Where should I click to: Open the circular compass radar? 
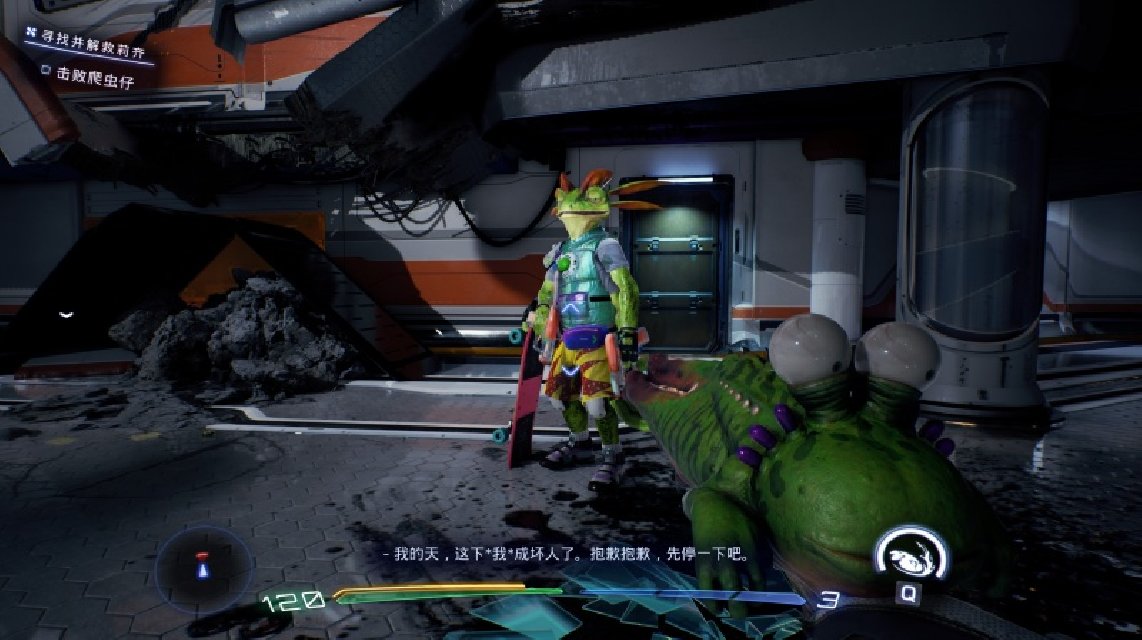point(203,565)
